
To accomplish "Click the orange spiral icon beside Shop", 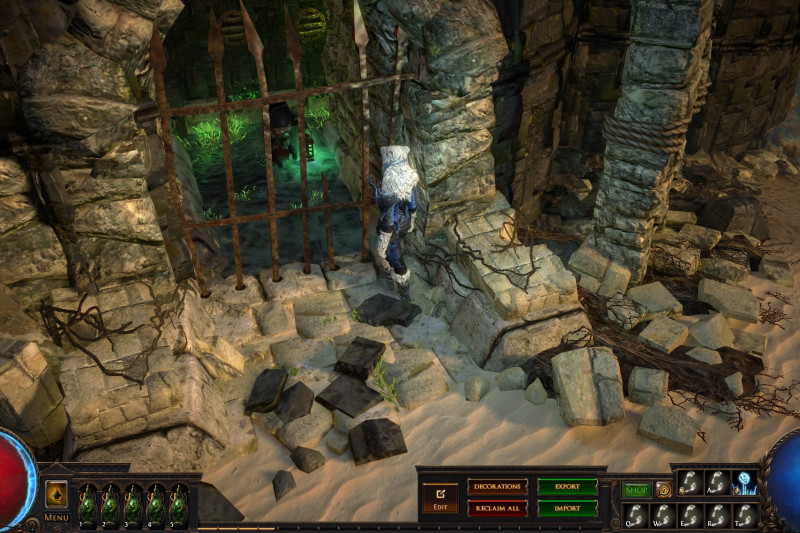I will pos(663,490).
